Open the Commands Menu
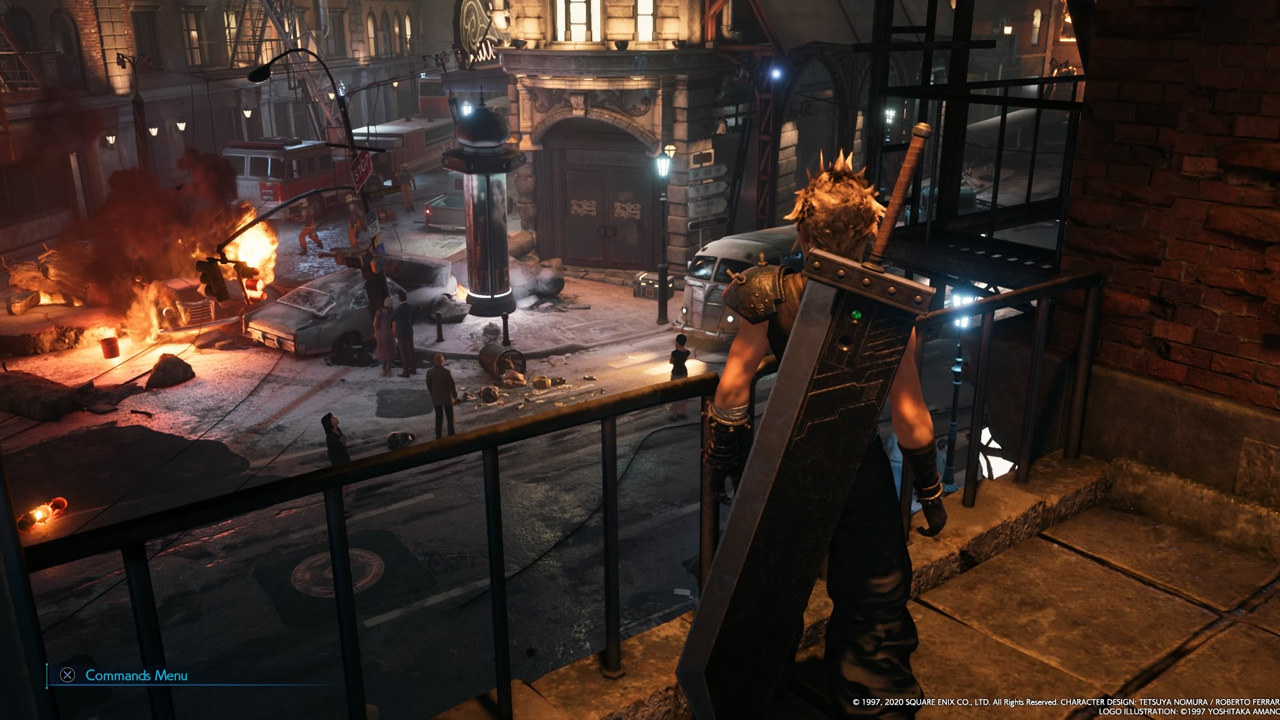Image resolution: width=1280 pixels, height=720 pixels. point(124,675)
